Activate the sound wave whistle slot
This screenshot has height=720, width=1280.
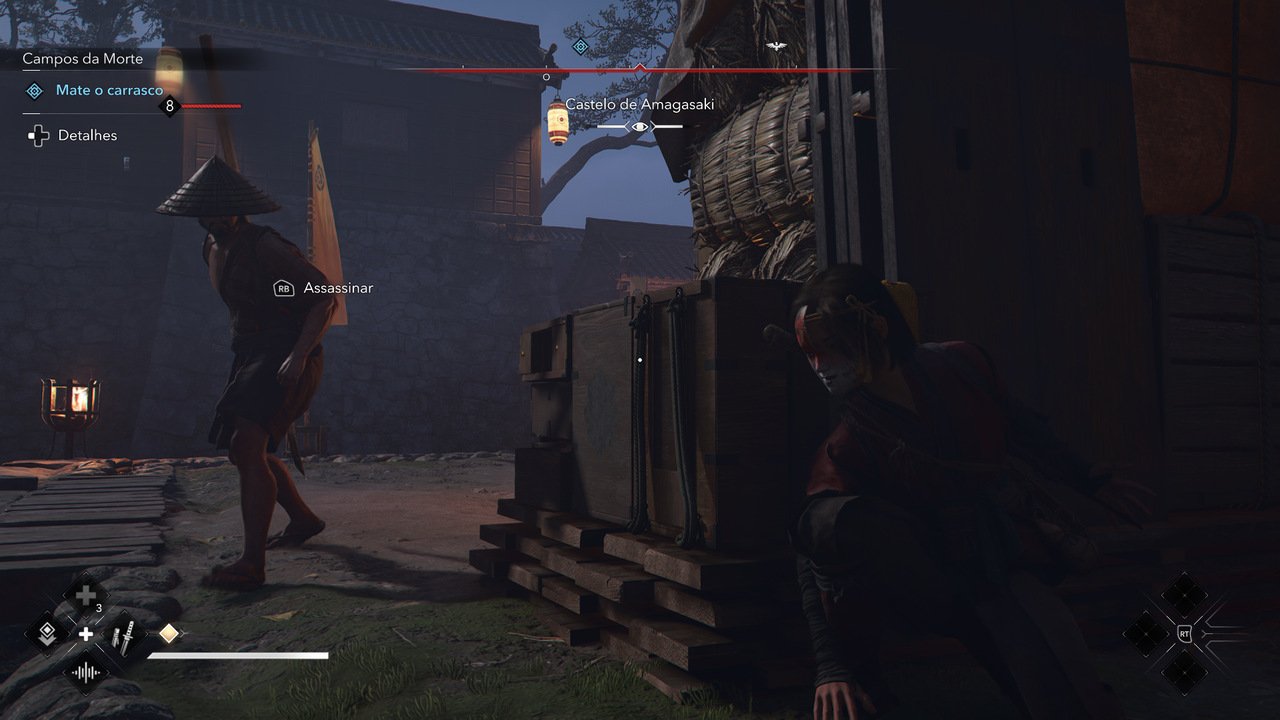tap(86, 673)
